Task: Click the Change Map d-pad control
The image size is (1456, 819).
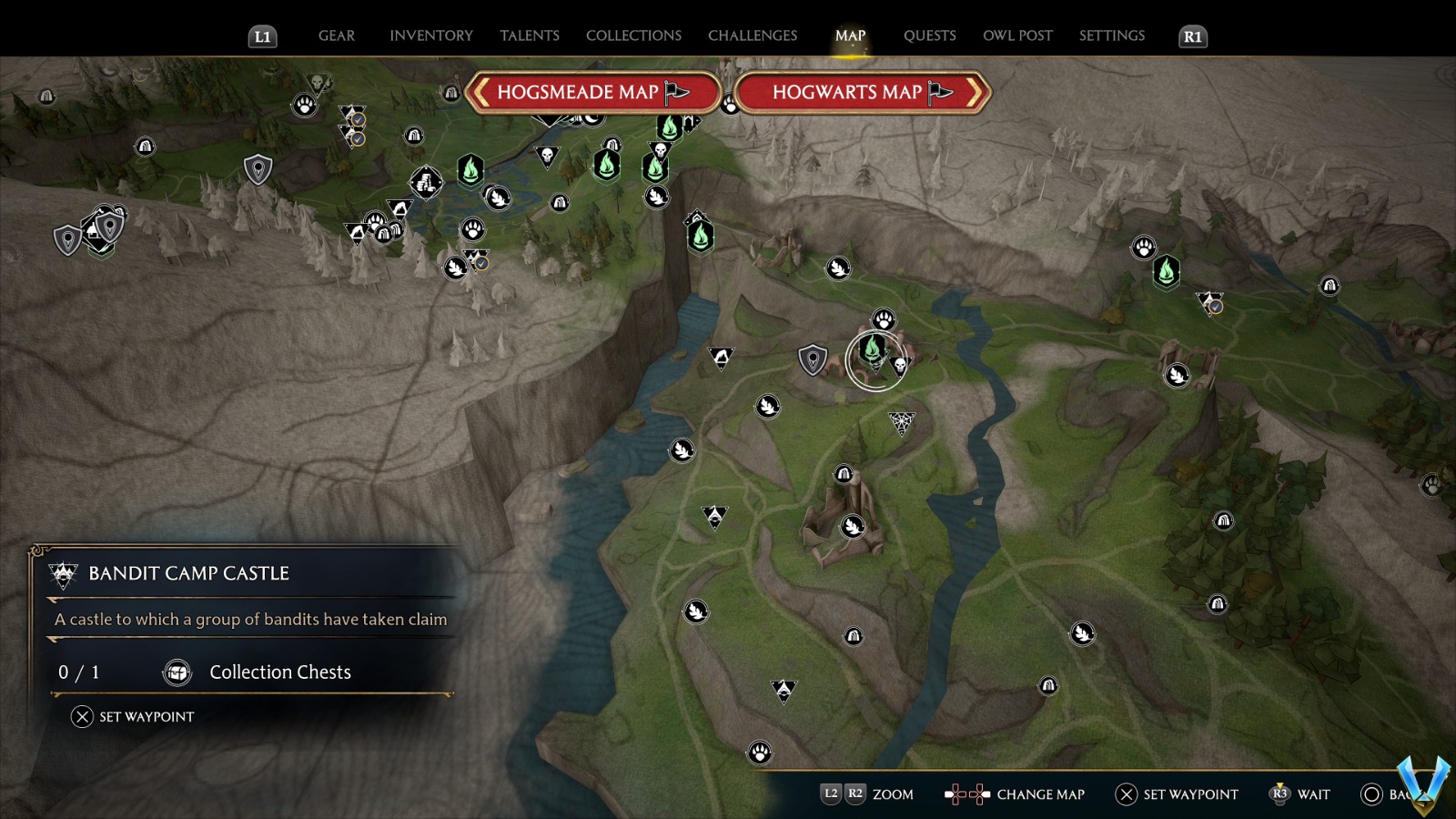Action: click(966, 794)
